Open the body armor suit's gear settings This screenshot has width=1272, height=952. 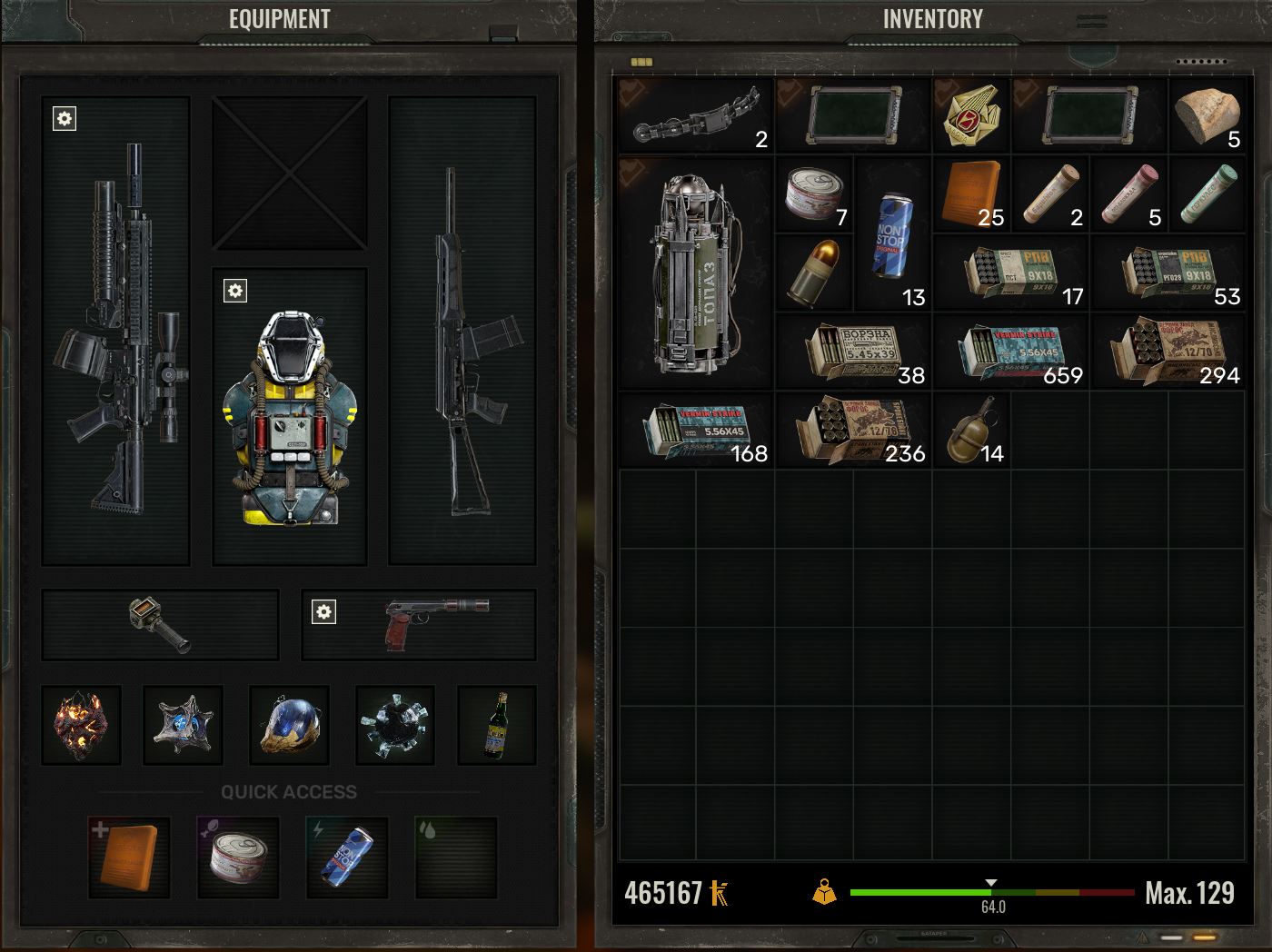pos(235,291)
